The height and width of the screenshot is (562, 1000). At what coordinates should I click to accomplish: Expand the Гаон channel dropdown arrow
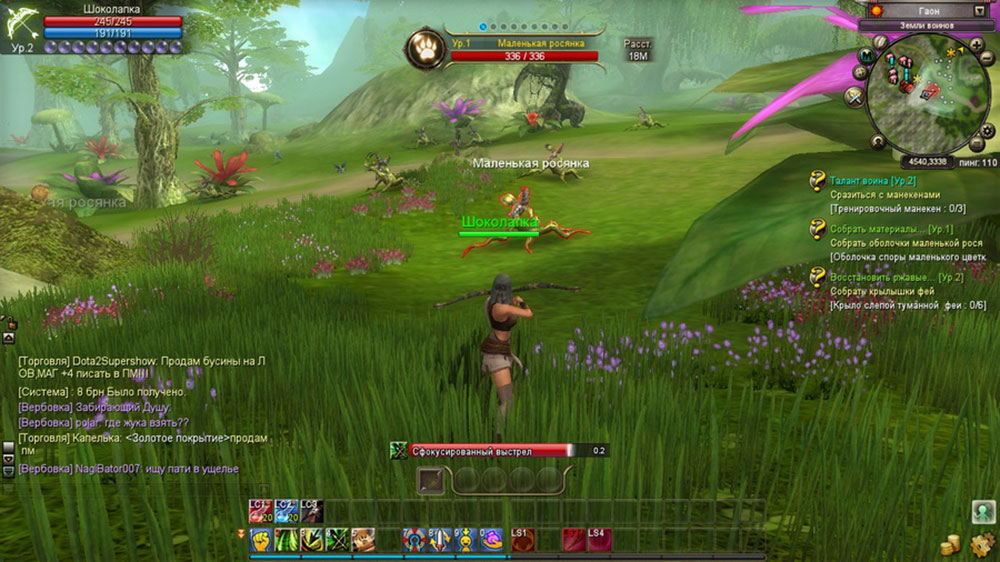tap(979, 11)
